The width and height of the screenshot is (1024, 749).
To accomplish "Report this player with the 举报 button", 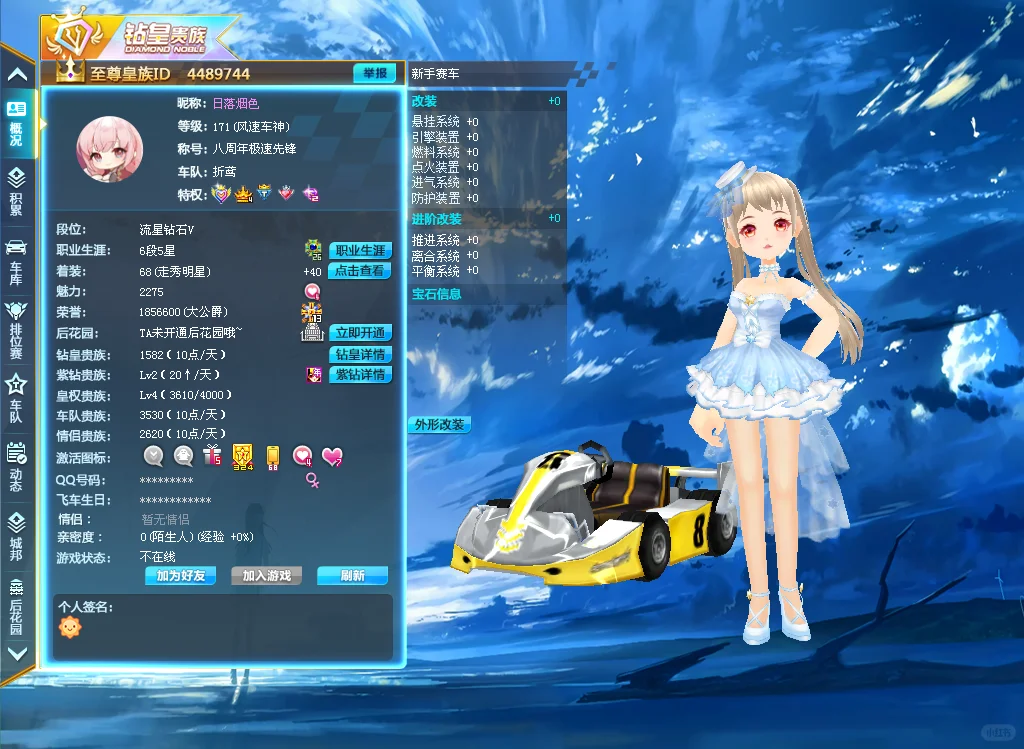I will (x=374, y=73).
